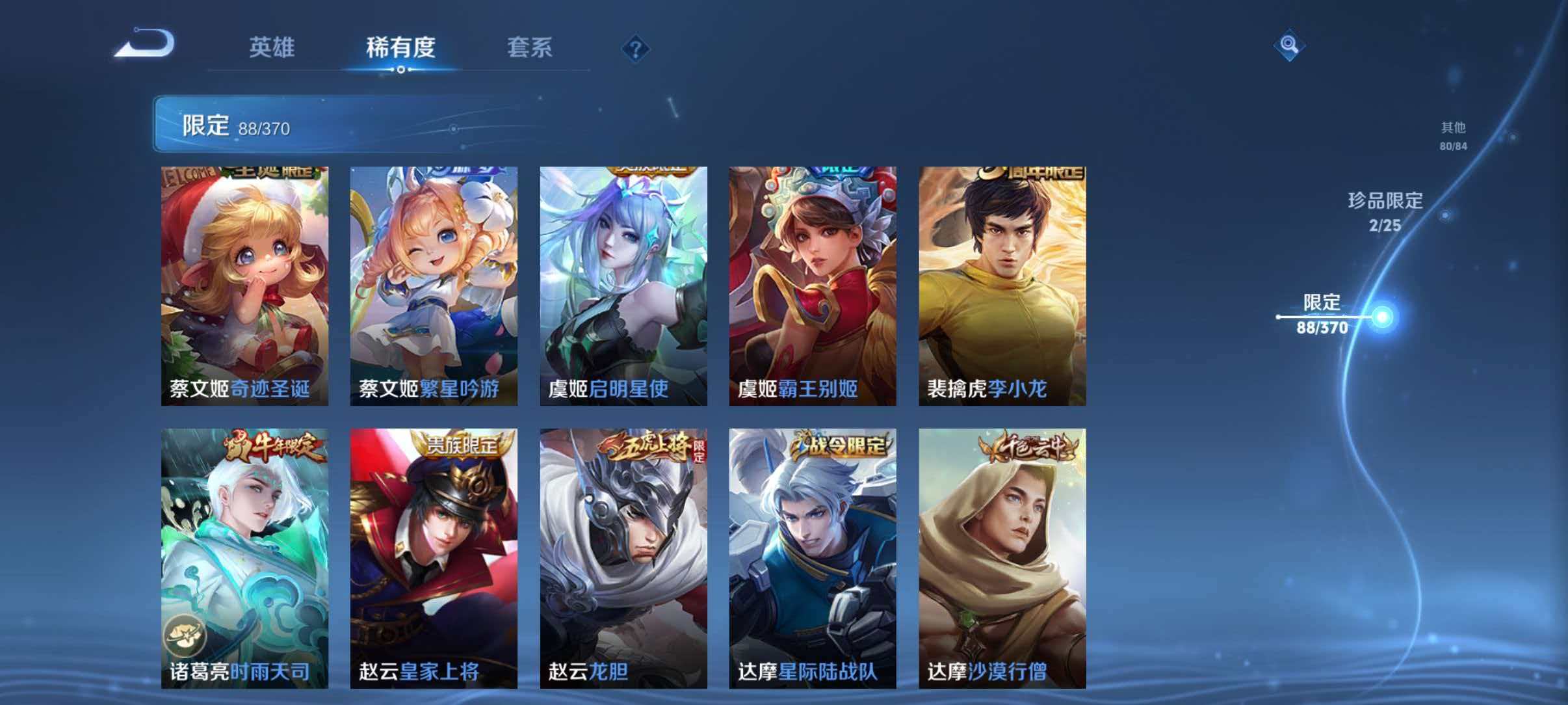Viewport: 1568px width, 705px height.
Task: Switch to the 英雄 tab
Action: click(x=273, y=47)
